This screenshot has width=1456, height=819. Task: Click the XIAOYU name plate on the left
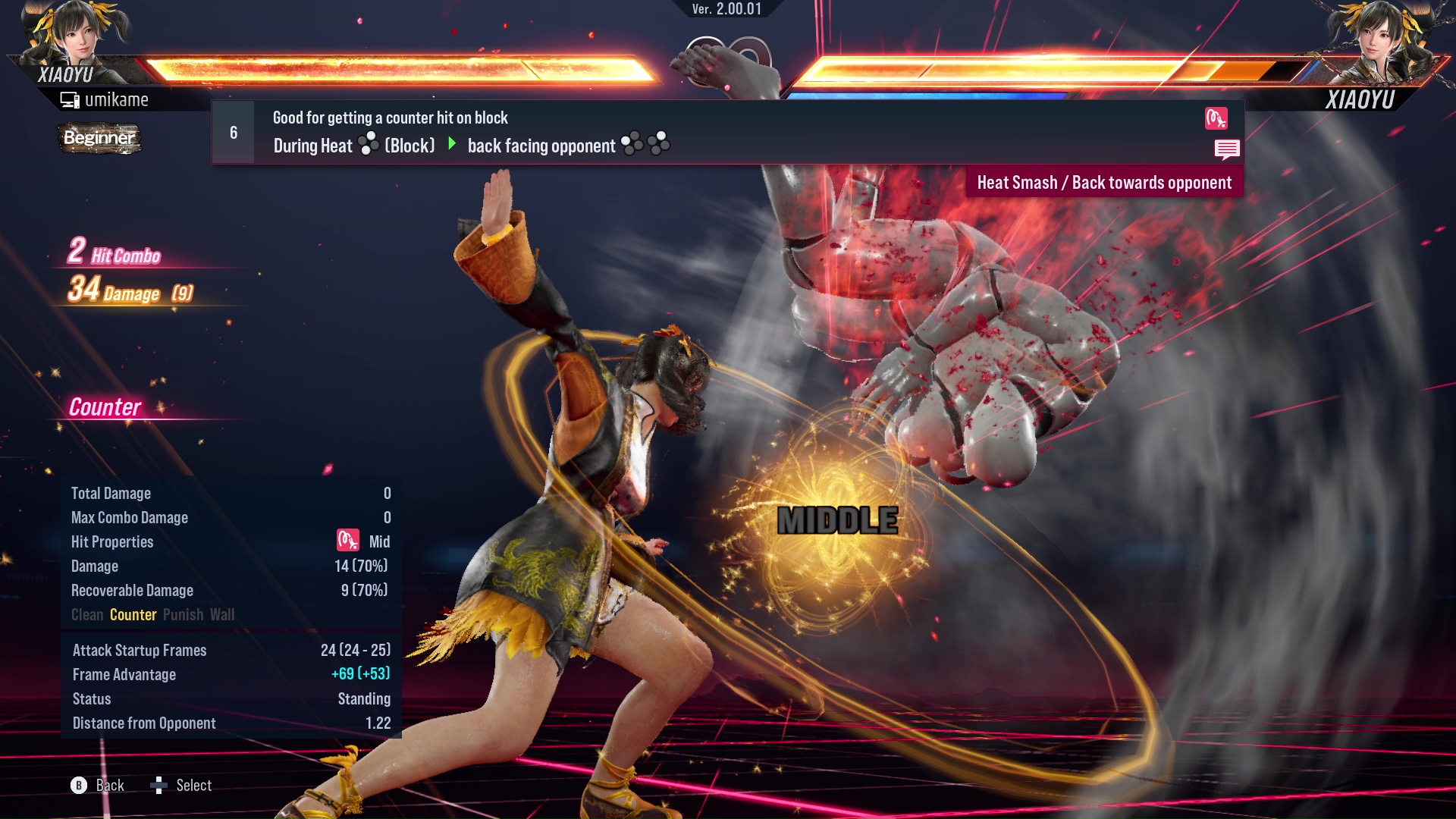point(64,74)
